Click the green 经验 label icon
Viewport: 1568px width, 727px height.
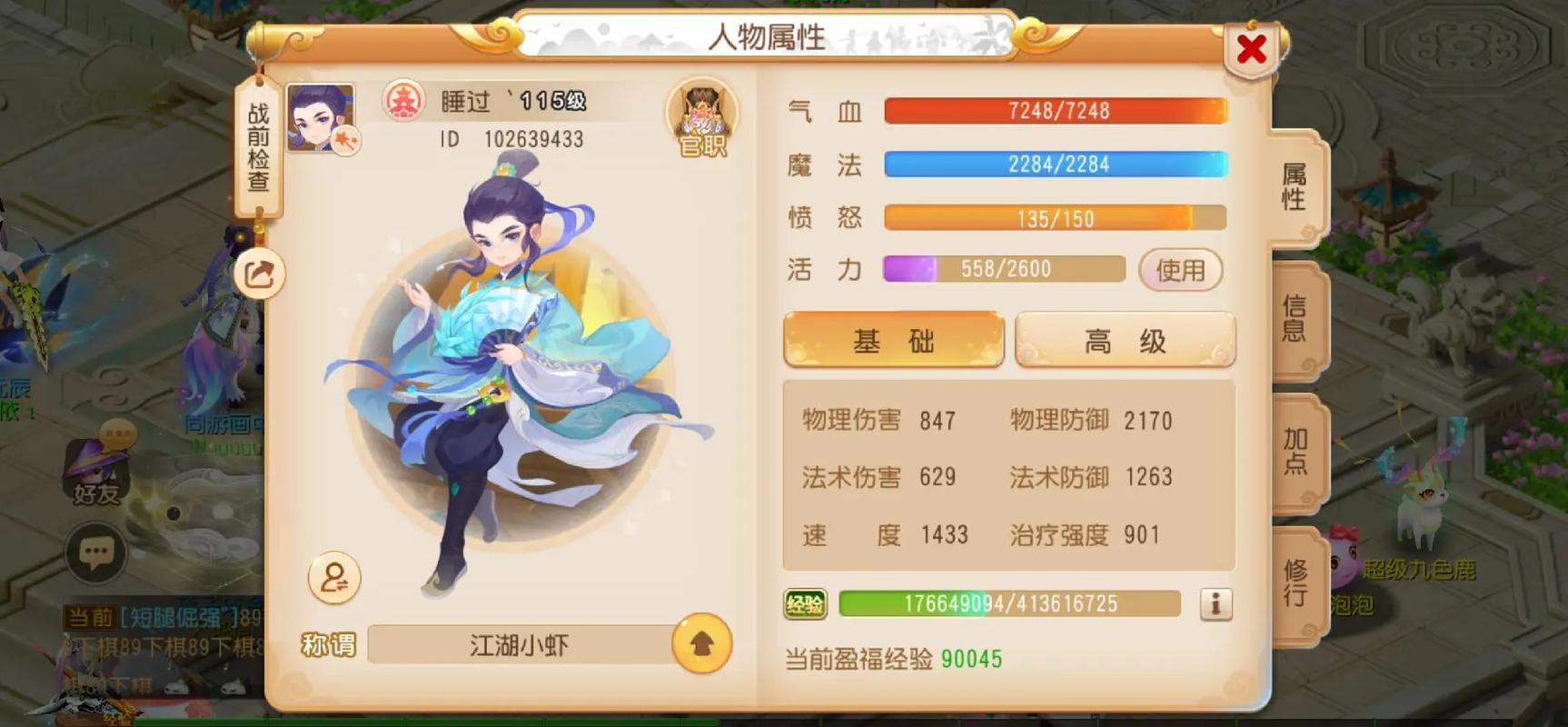[804, 603]
